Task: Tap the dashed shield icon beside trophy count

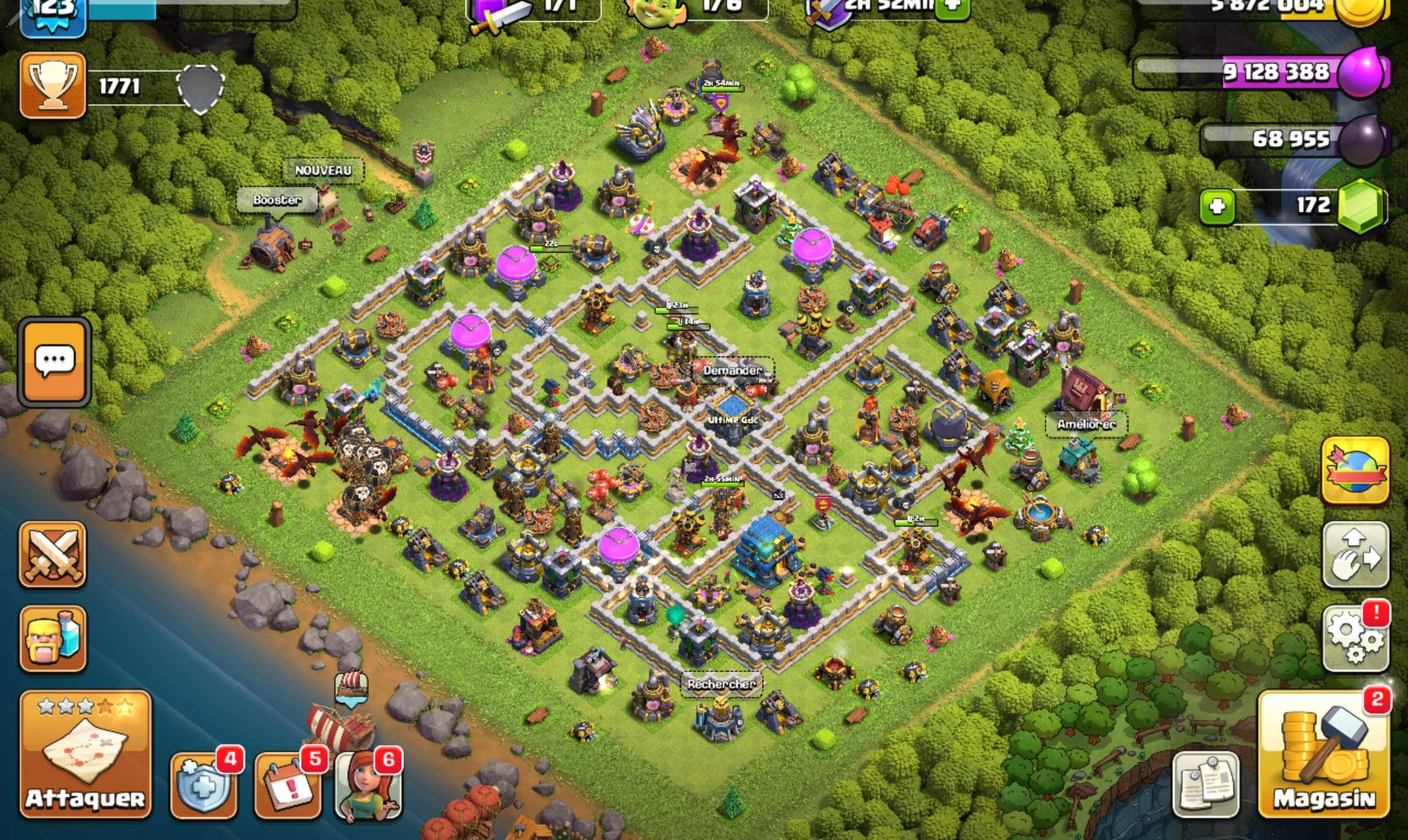Action: (200, 87)
